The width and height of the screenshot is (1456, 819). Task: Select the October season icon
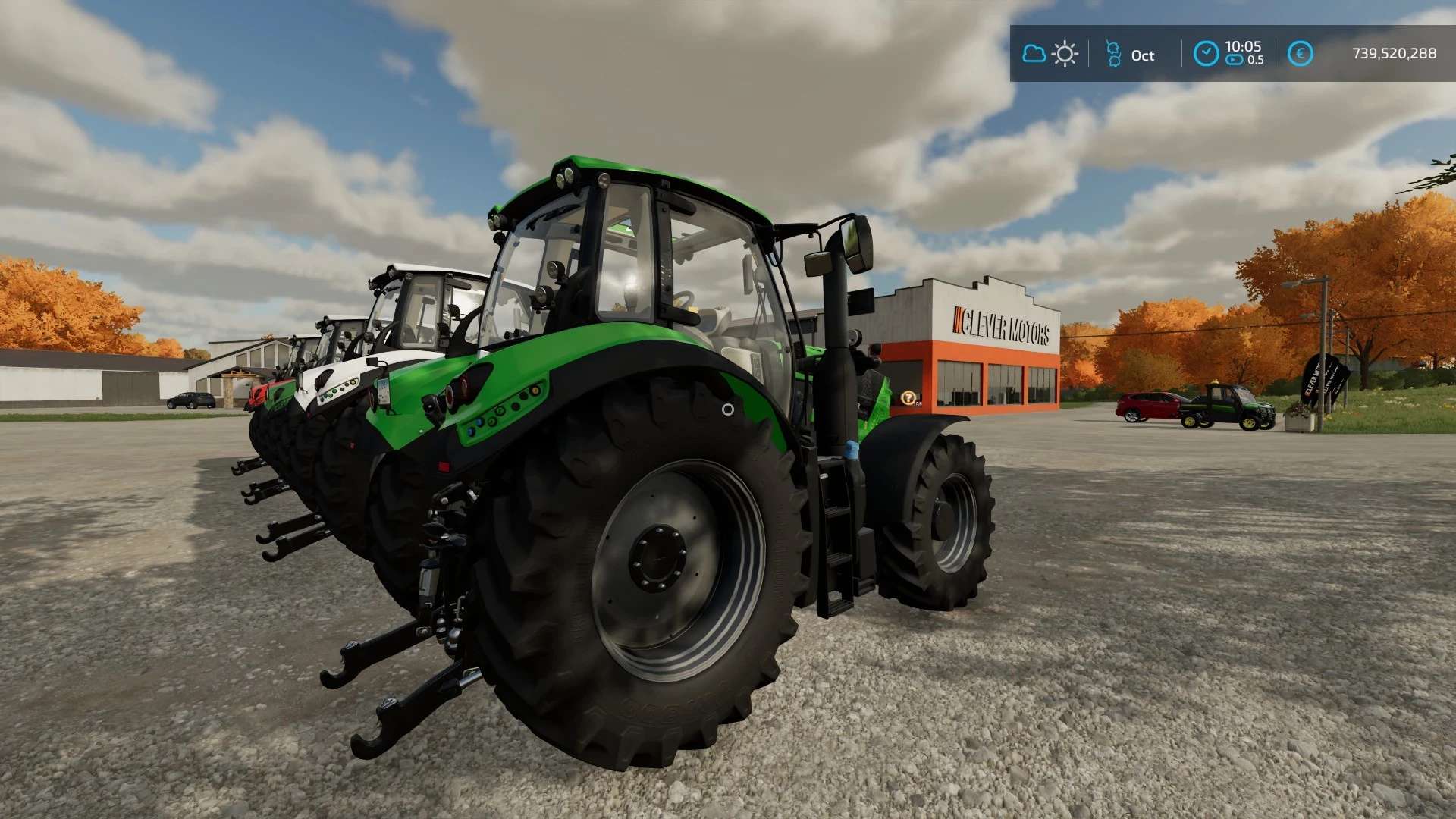pyautogui.click(x=1113, y=54)
